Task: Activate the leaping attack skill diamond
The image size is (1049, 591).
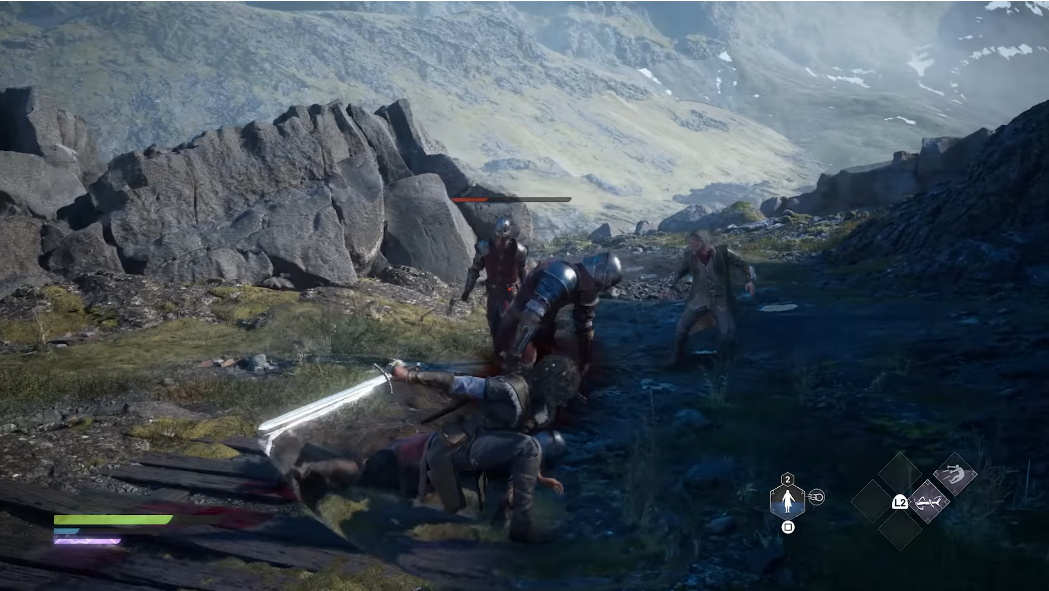Action: pyautogui.click(x=955, y=473)
